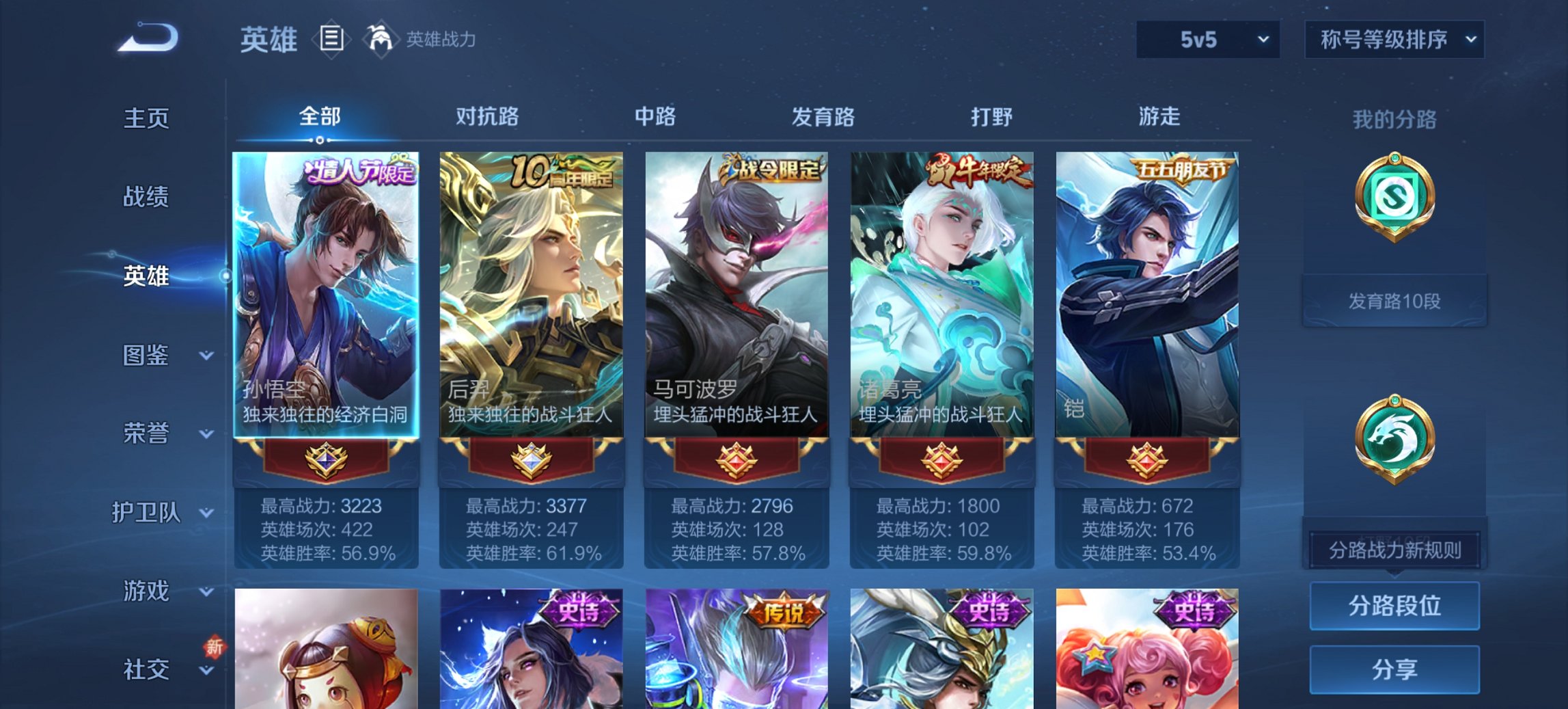
Task: Click the rank medal under 孙悟空 card
Action: [x=326, y=462]
